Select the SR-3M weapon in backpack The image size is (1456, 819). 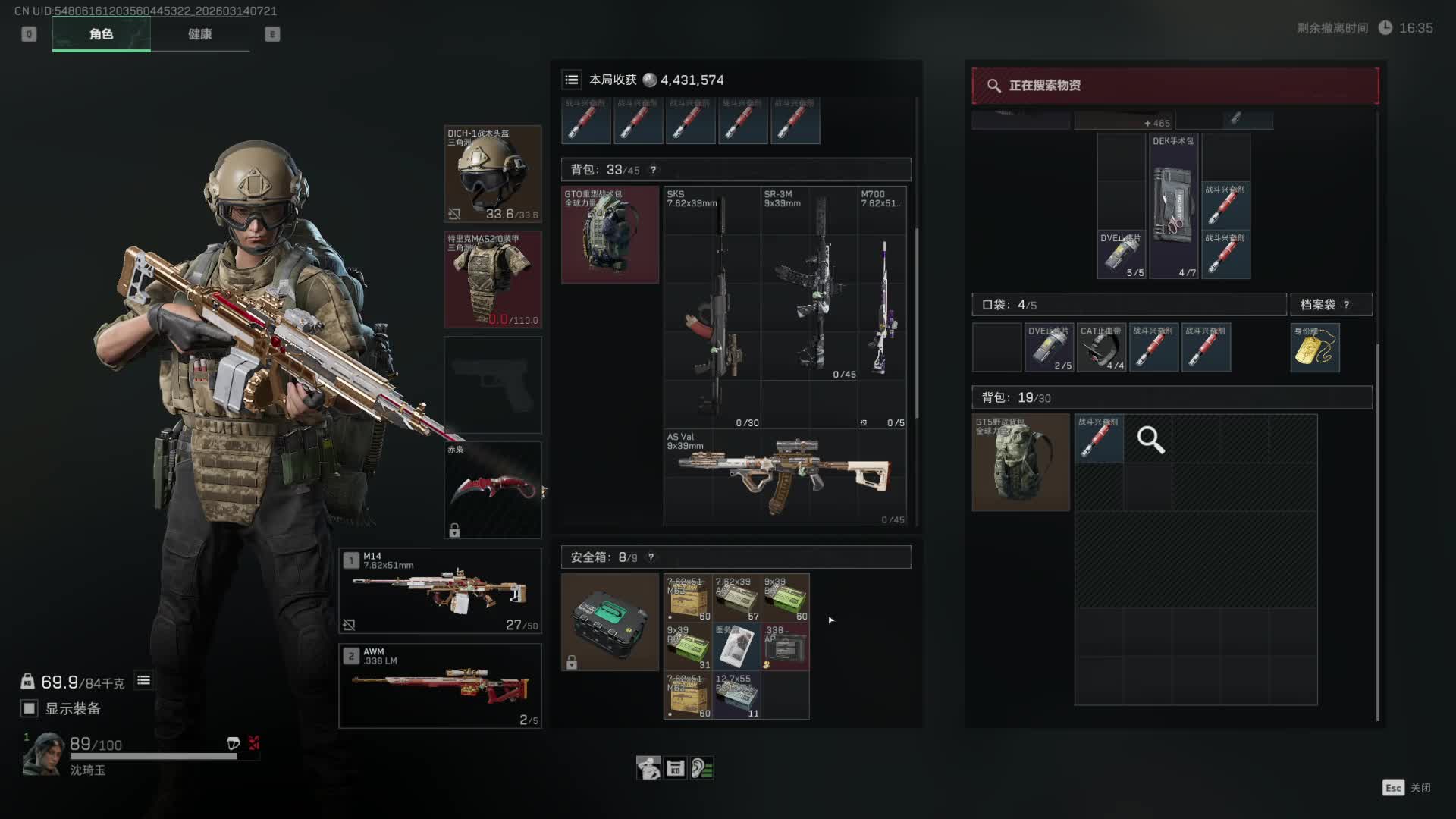[x=809, y=283]
